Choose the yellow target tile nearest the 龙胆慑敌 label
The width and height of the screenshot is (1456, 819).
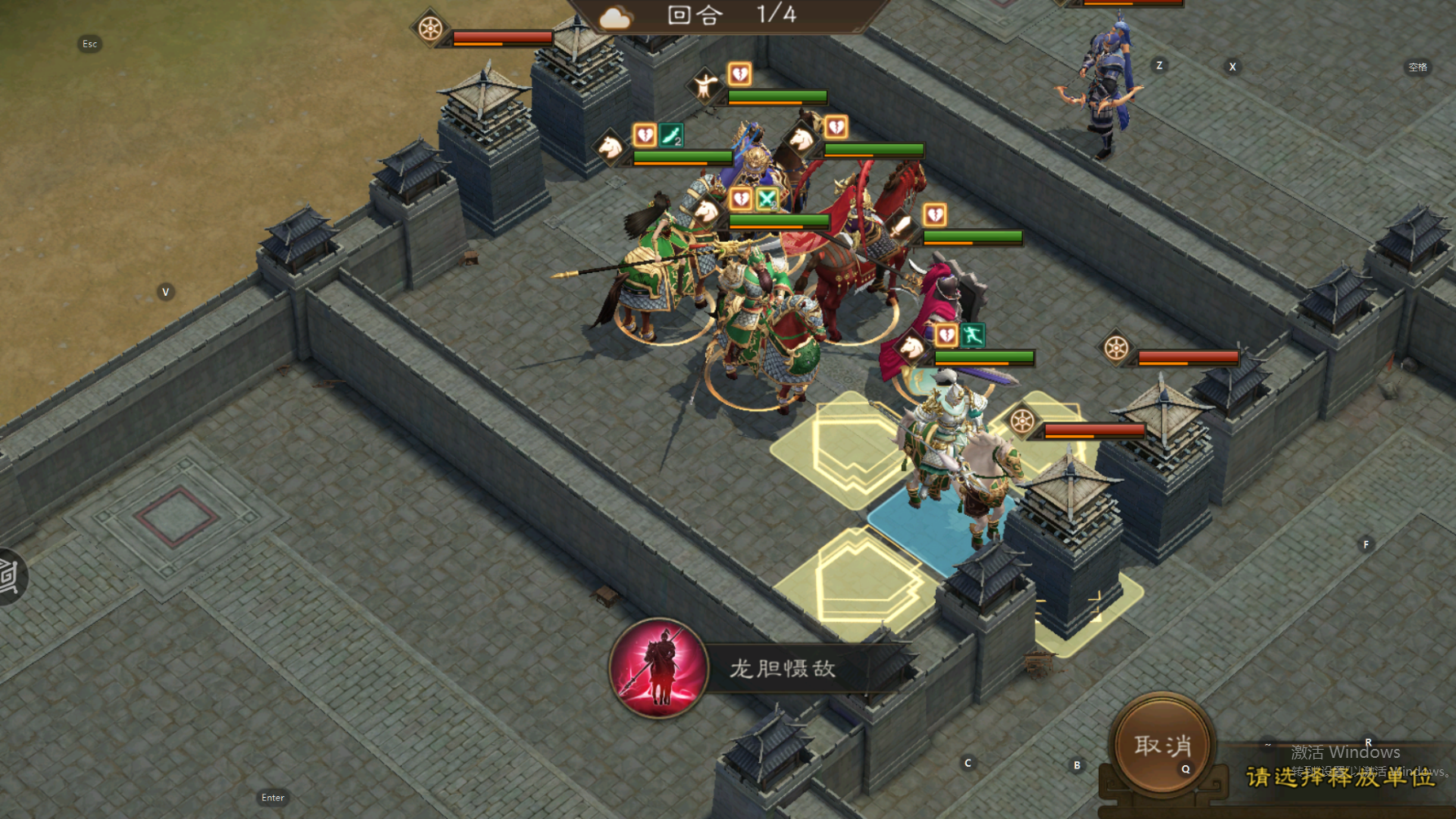point(858,580)
